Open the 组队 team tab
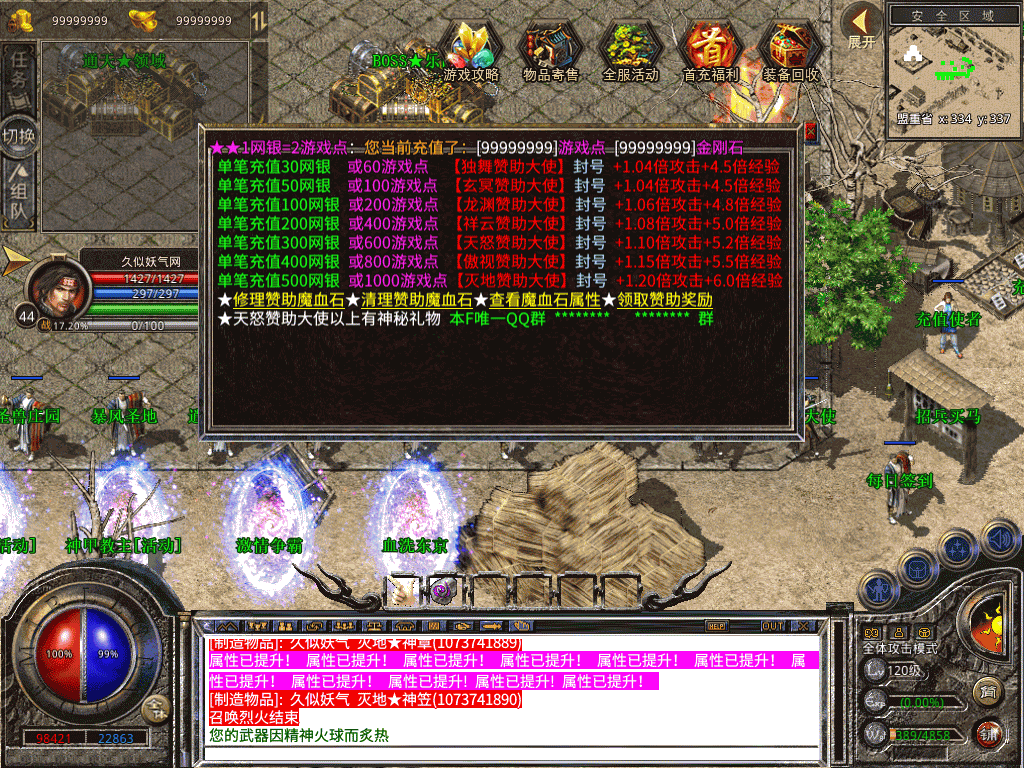The width and height of the screenshot is (1024, 768). coord(19,194)
